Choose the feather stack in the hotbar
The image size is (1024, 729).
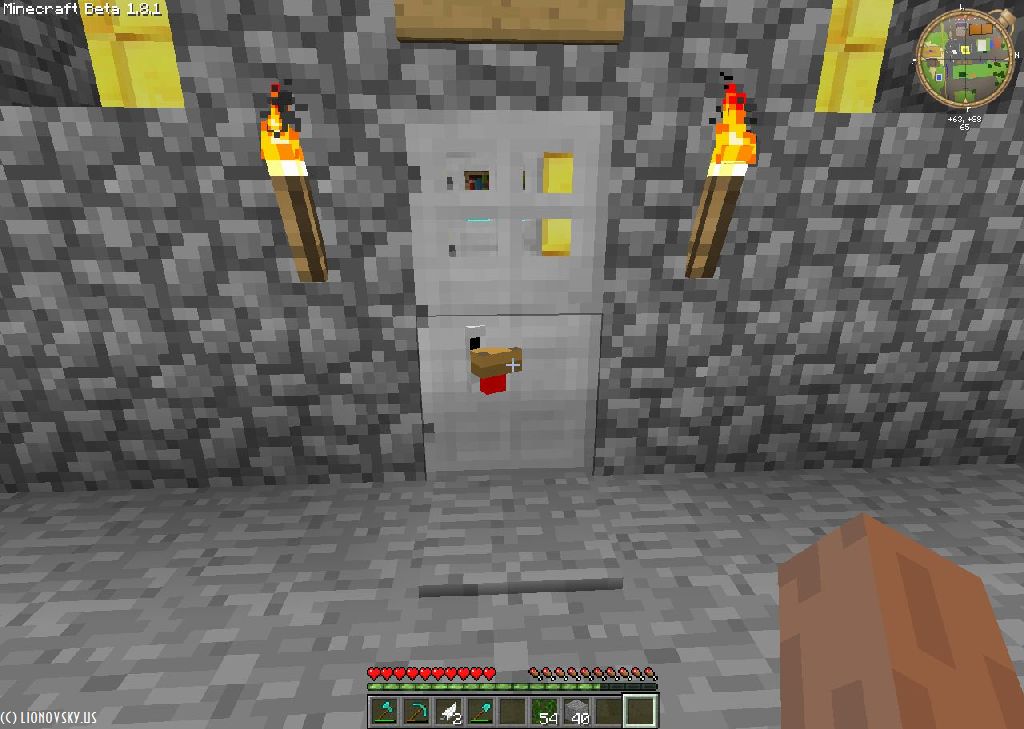point(449,711)
